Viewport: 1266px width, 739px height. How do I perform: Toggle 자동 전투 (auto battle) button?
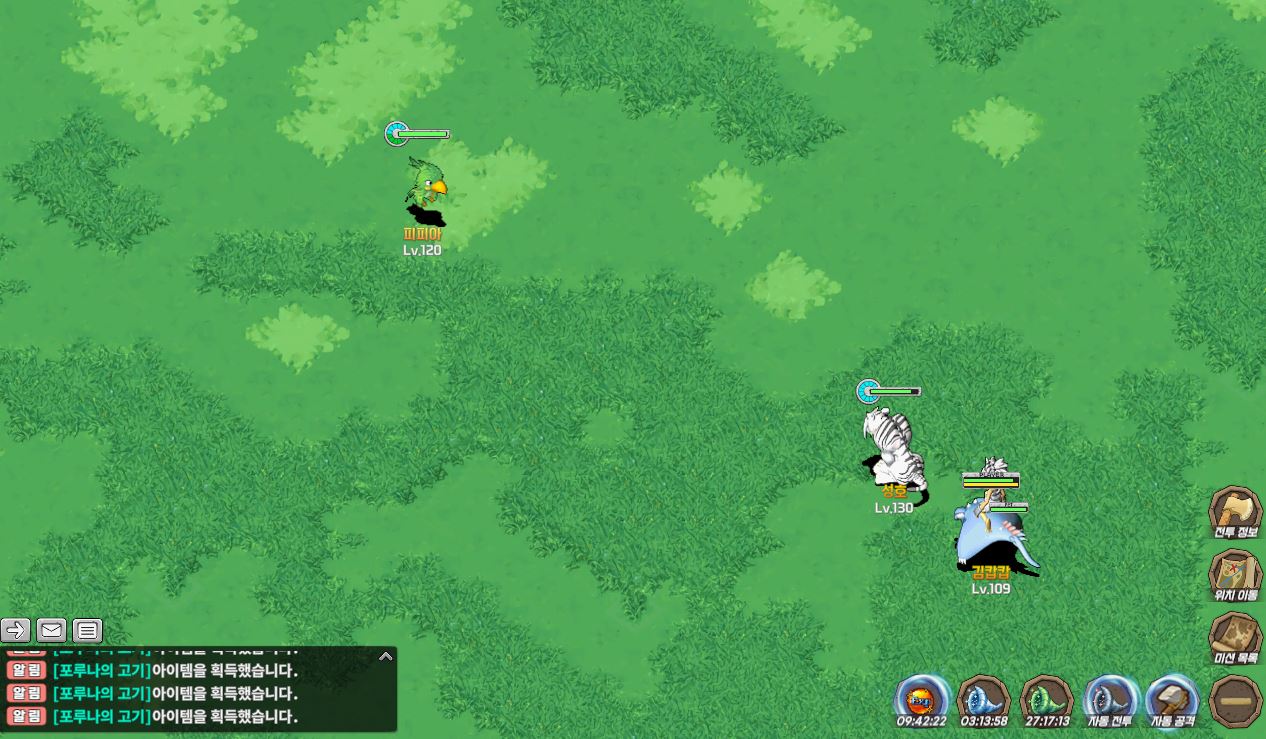point(1110,699)
